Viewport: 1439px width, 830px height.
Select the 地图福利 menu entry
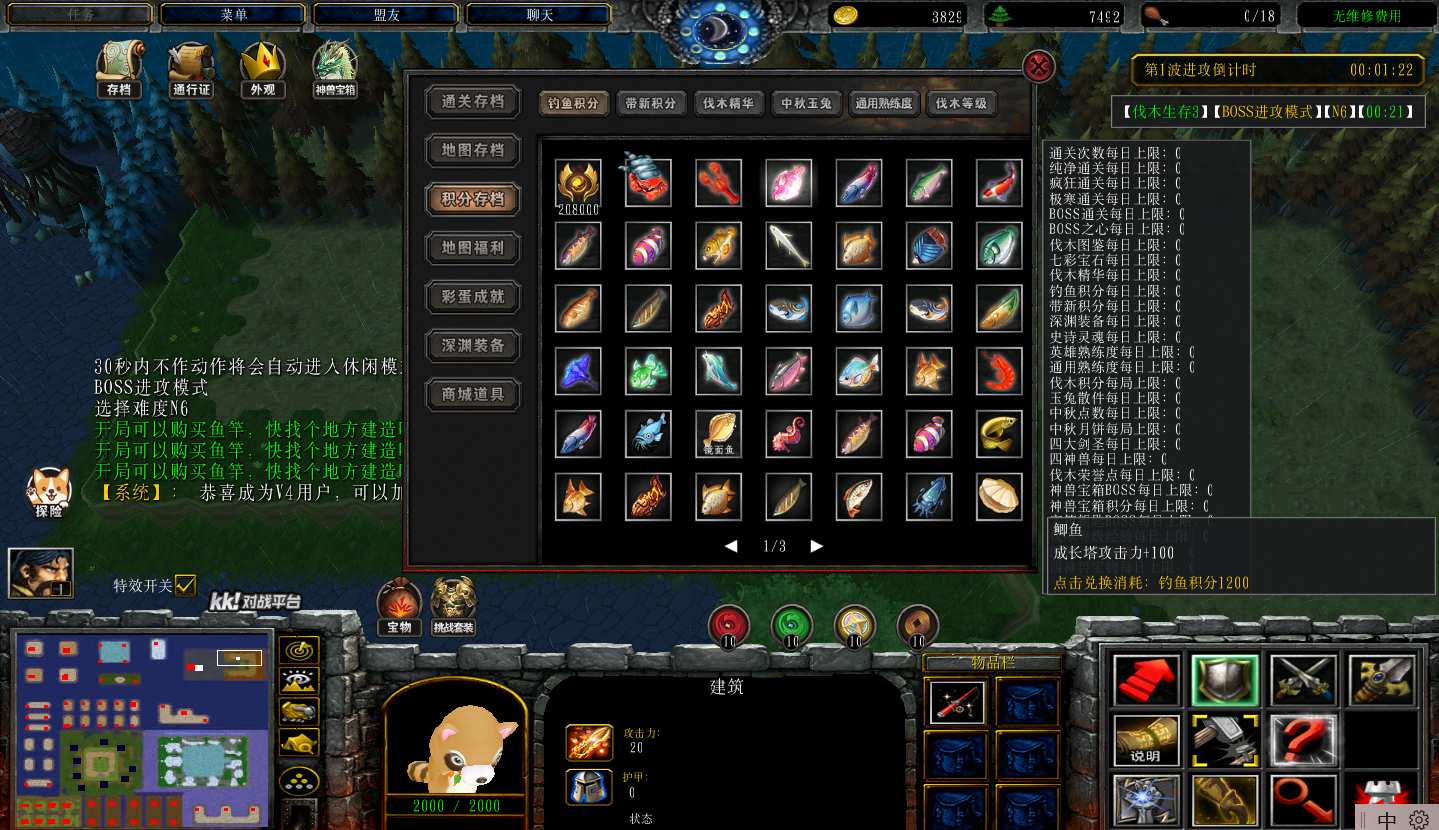473,247
